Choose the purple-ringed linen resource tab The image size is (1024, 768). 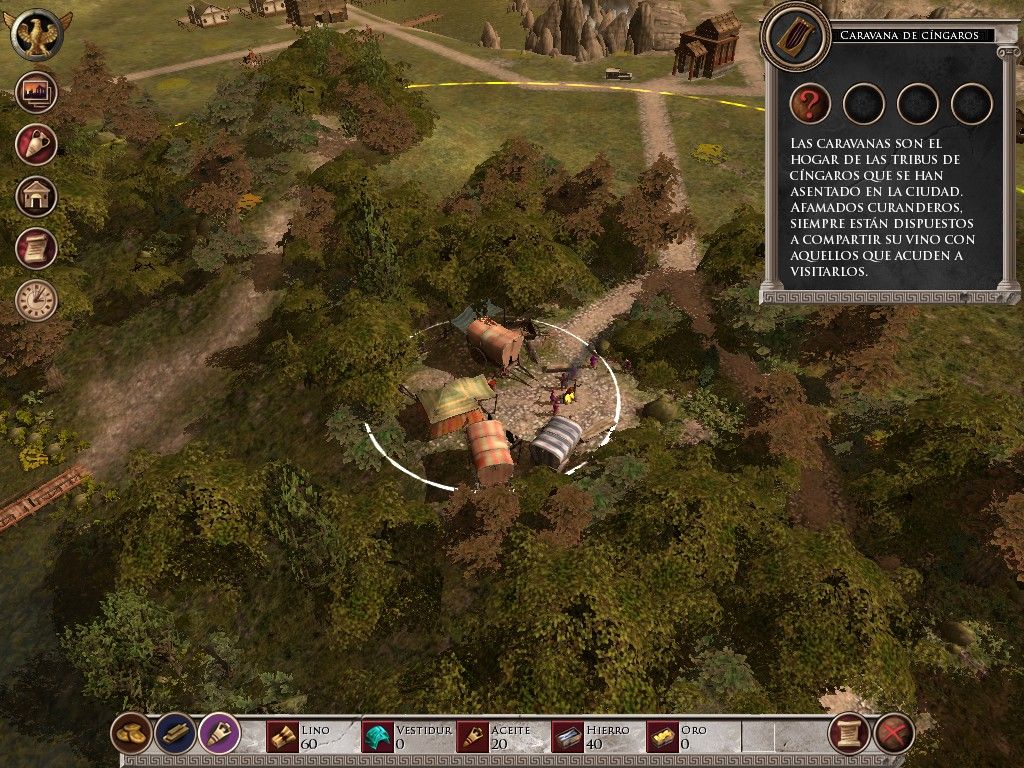point(219,734)
